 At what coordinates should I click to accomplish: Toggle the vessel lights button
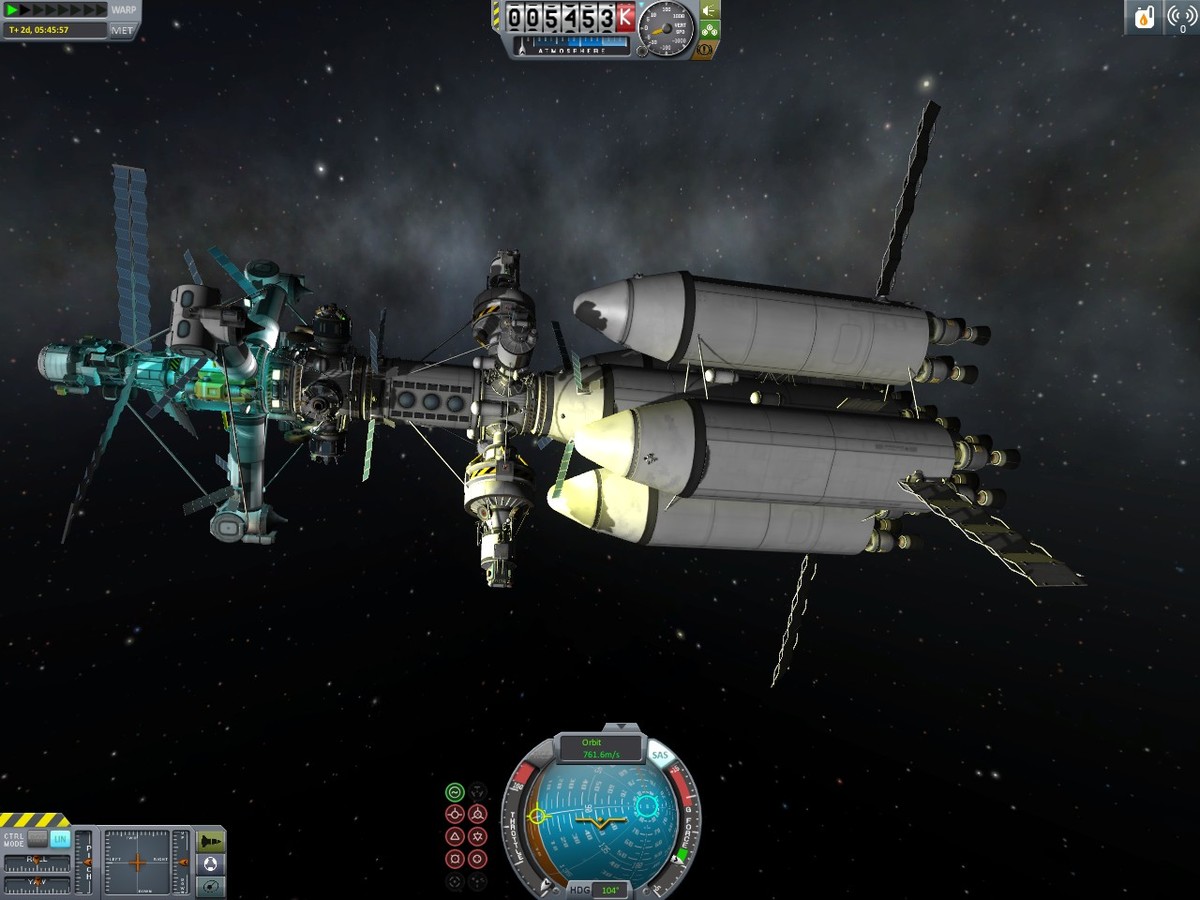click(x=709, y=11)
